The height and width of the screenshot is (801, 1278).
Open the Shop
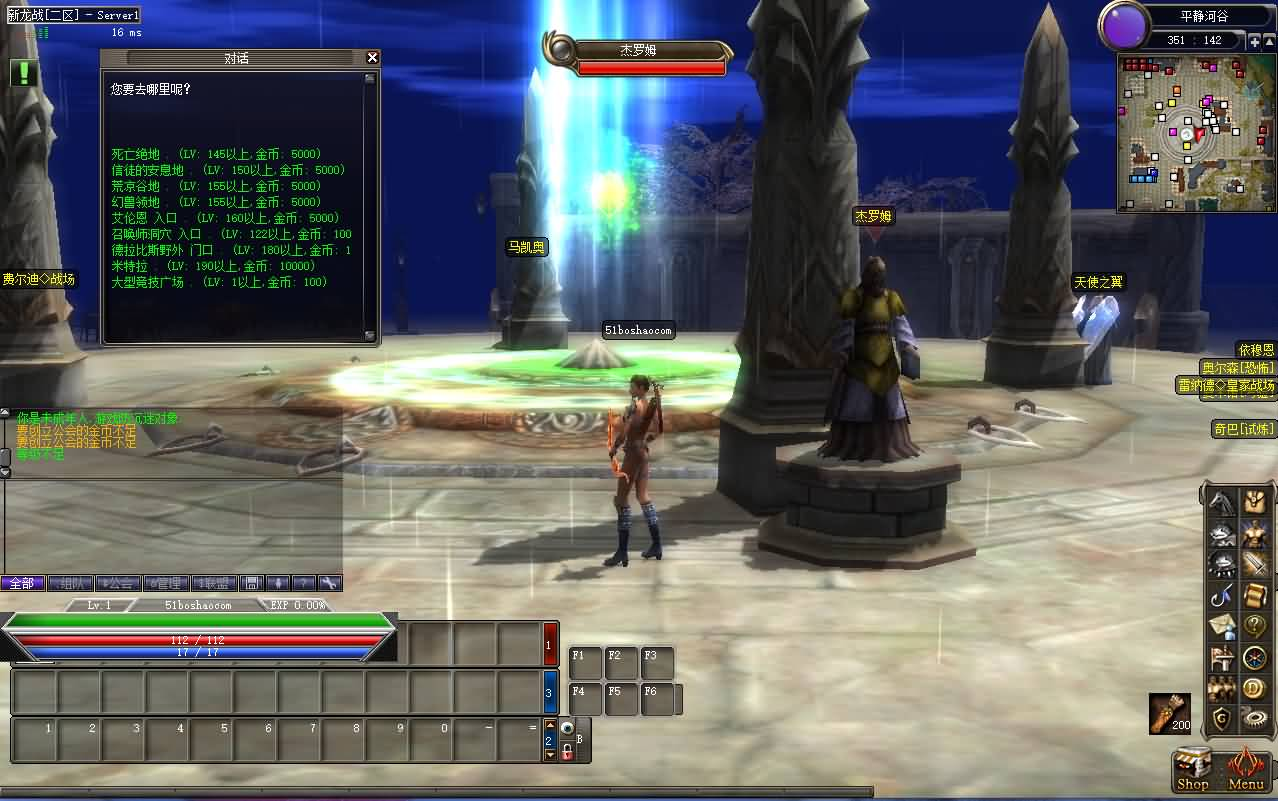[1192, 772]
